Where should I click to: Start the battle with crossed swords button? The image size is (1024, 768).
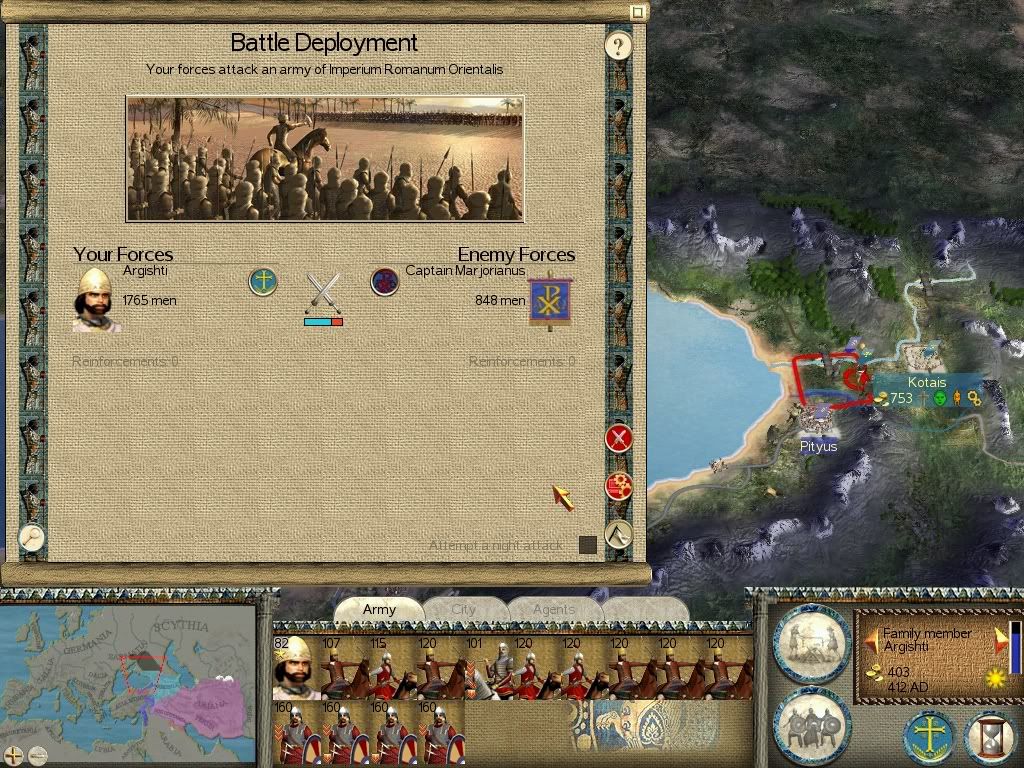coord(619,437)
